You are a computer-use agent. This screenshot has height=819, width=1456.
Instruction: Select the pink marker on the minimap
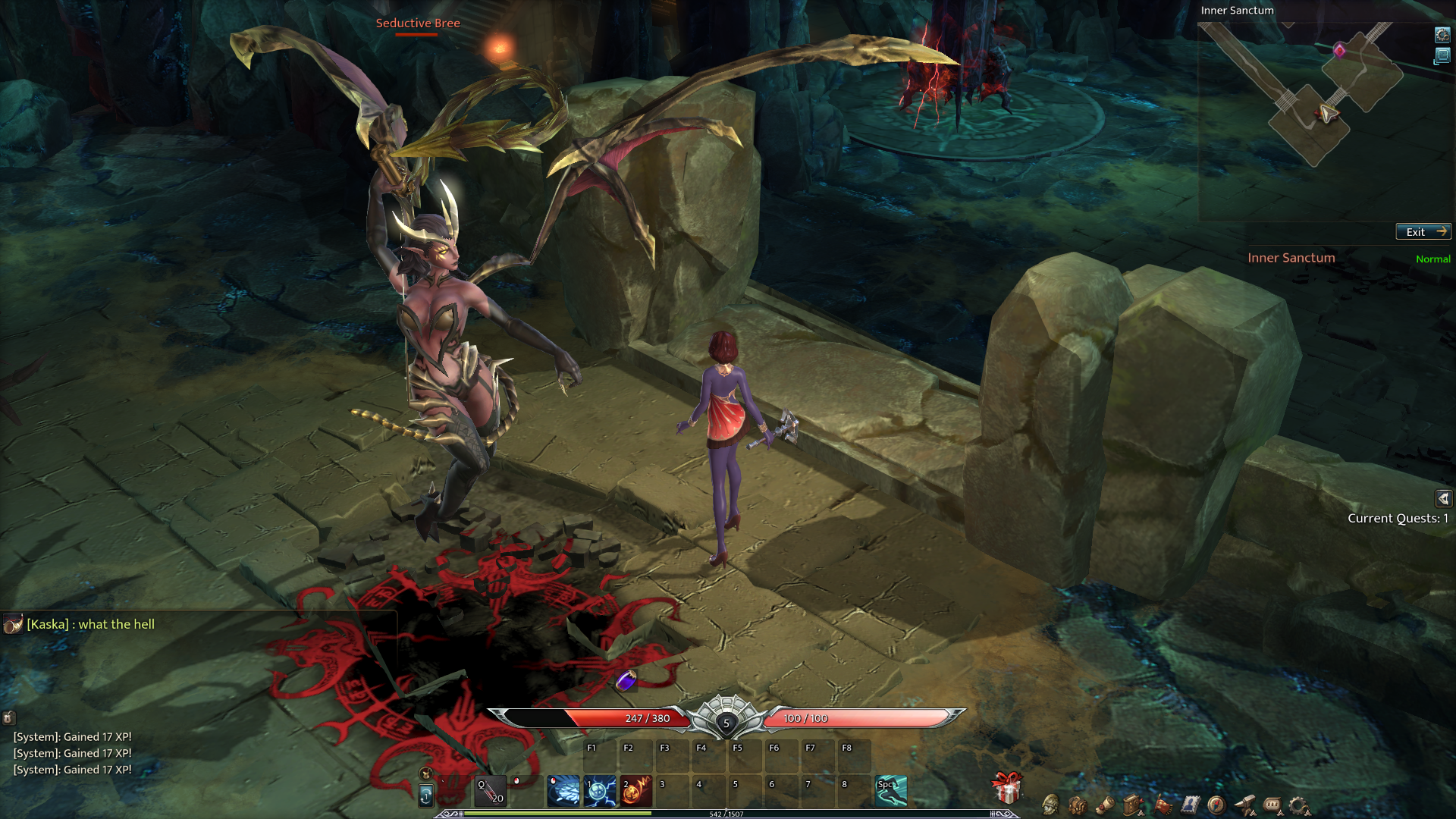pyautogui.click(x=1340, y=51)
